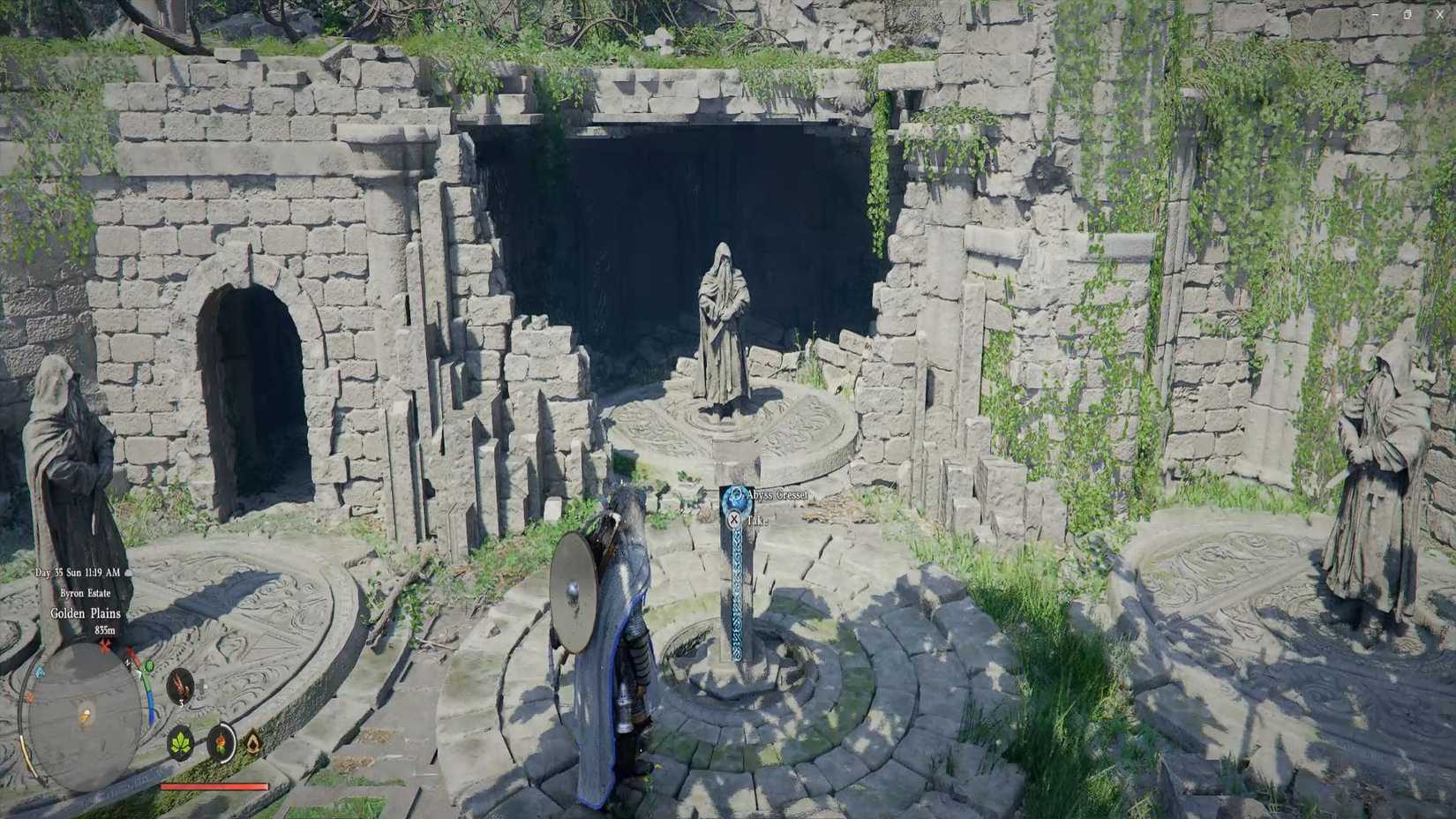Select the Day 35 Sun 11:19 AM readout
This screenshot has width=1456, height=819.
(78, 574)
